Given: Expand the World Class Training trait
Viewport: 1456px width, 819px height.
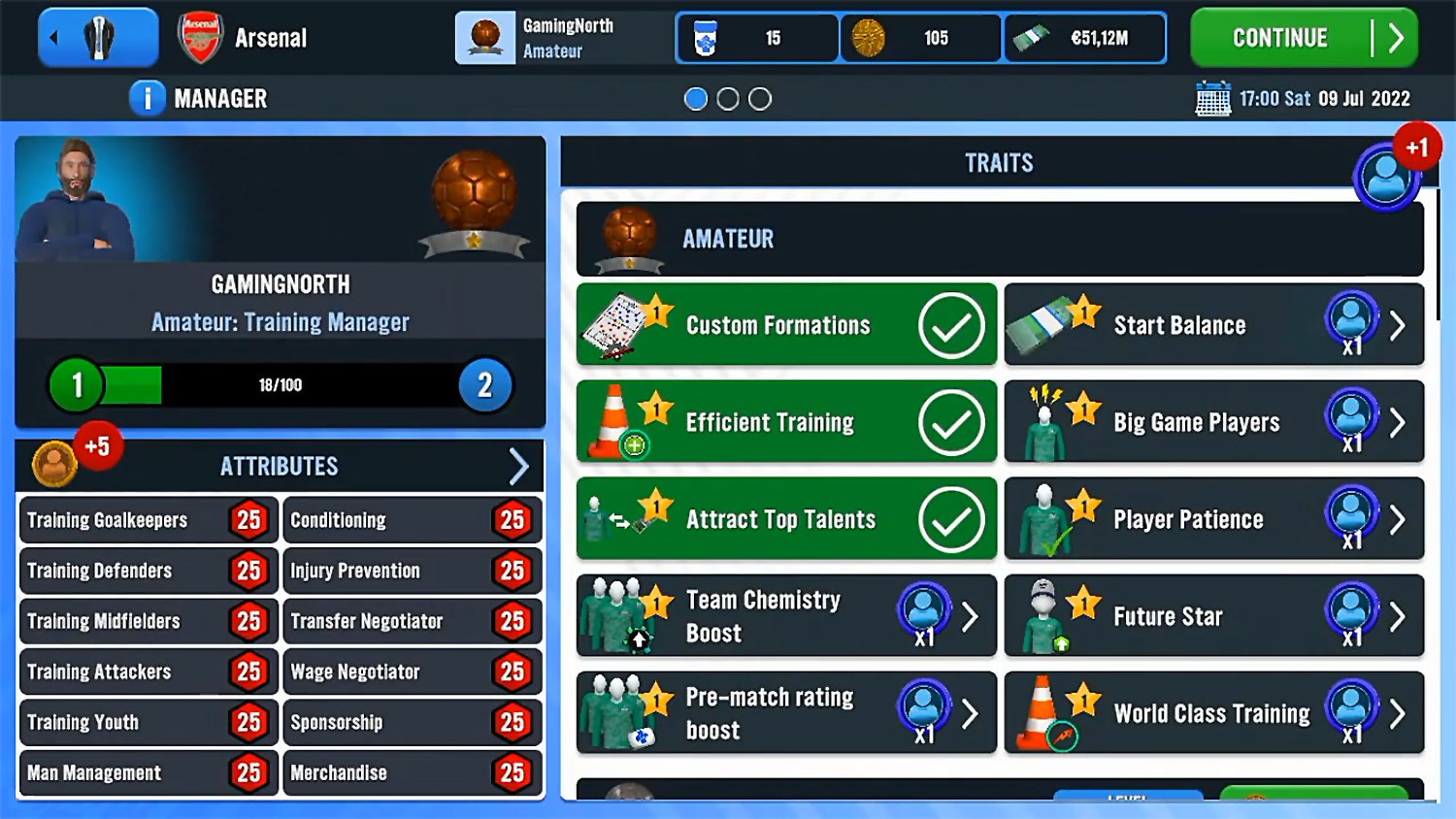Looking at the screenshot, I should pos(1398,713).
